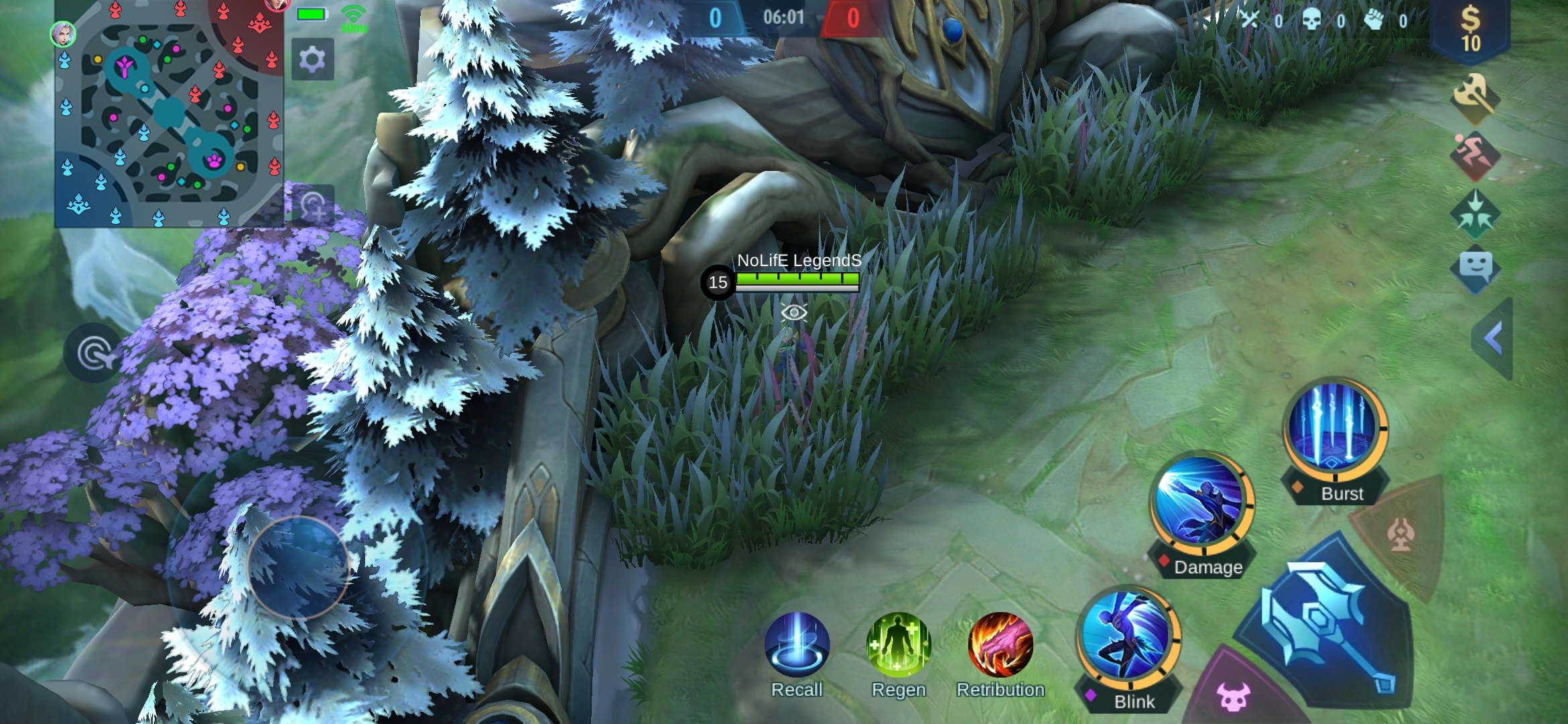Open the settings gear menu
1568x724 pixels.
(x=312, y=59)
